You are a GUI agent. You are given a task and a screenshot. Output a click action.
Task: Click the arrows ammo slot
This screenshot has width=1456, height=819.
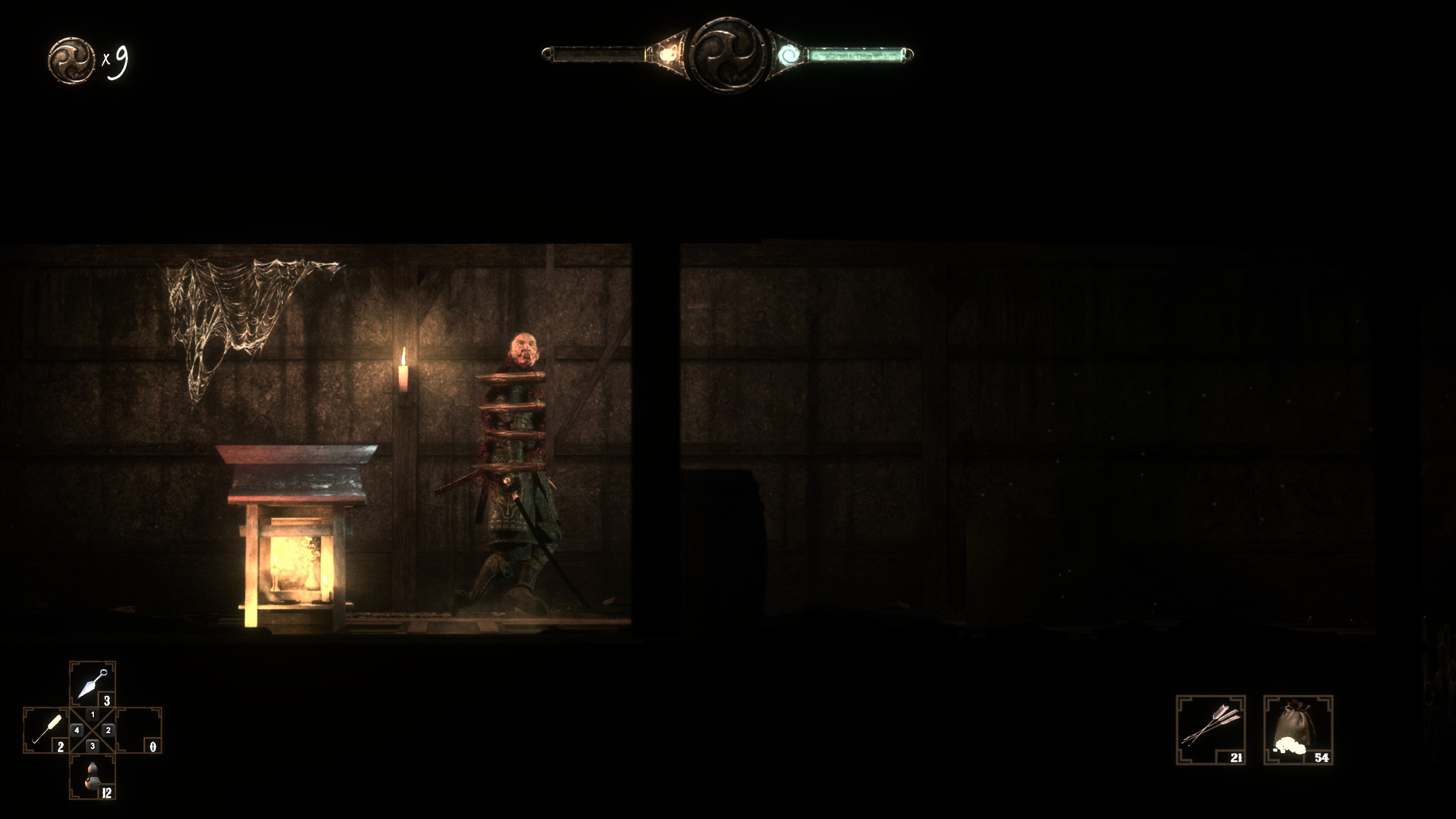tap(1210, 730)
